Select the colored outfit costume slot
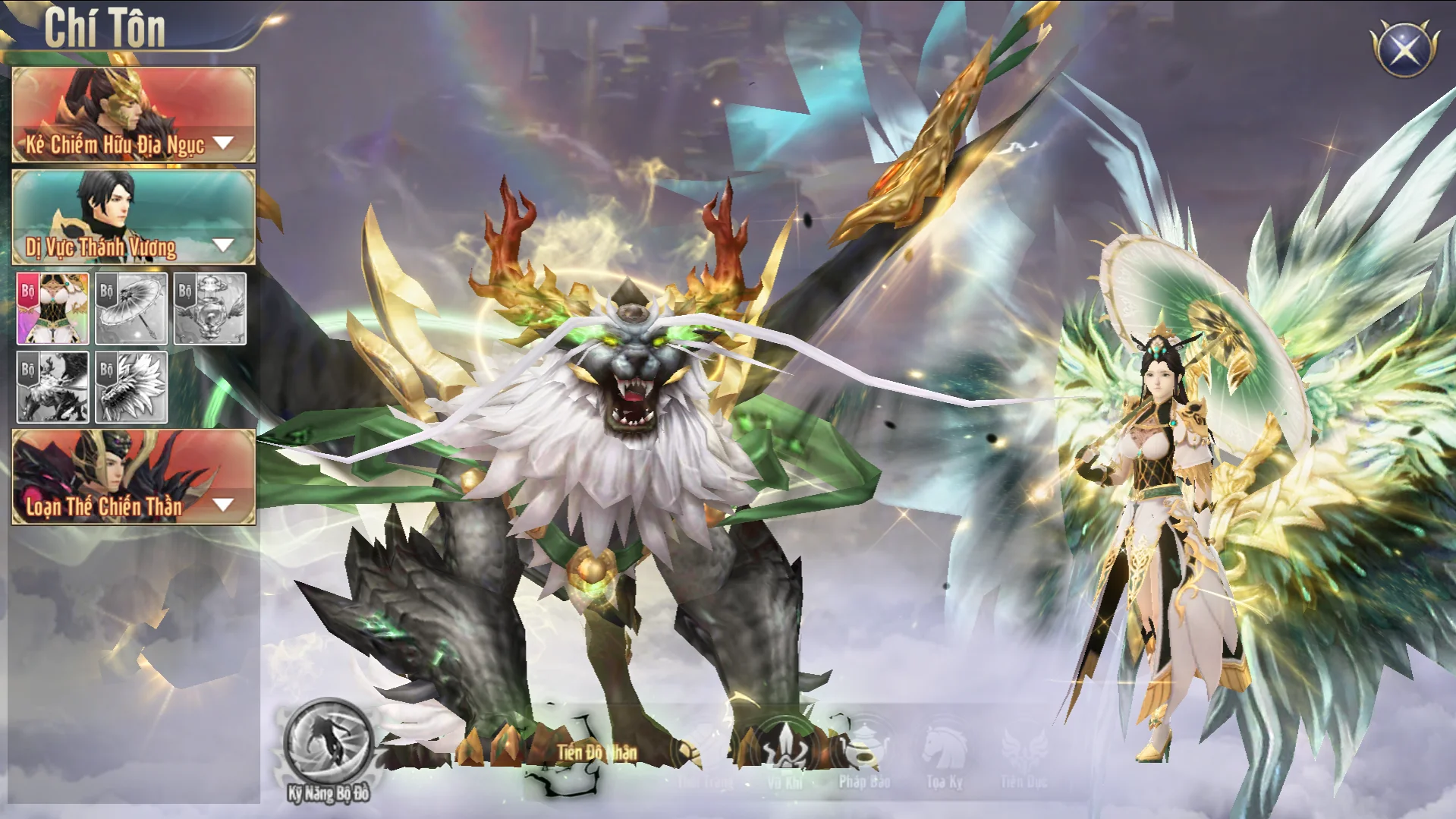 pyautogui.click(x=53, y=309)
